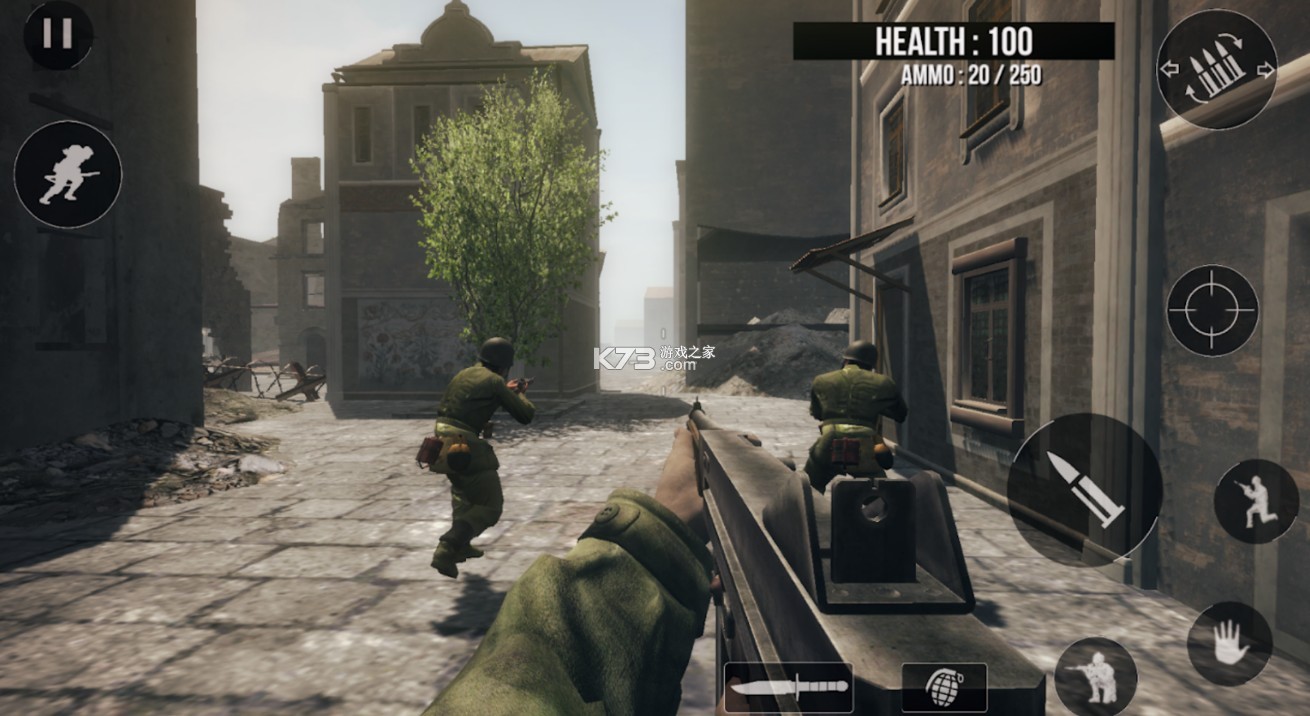This screenshot has height=716, width=1310.
Task: Activate the open hand interact button
Action: [x=1229, y=643]
